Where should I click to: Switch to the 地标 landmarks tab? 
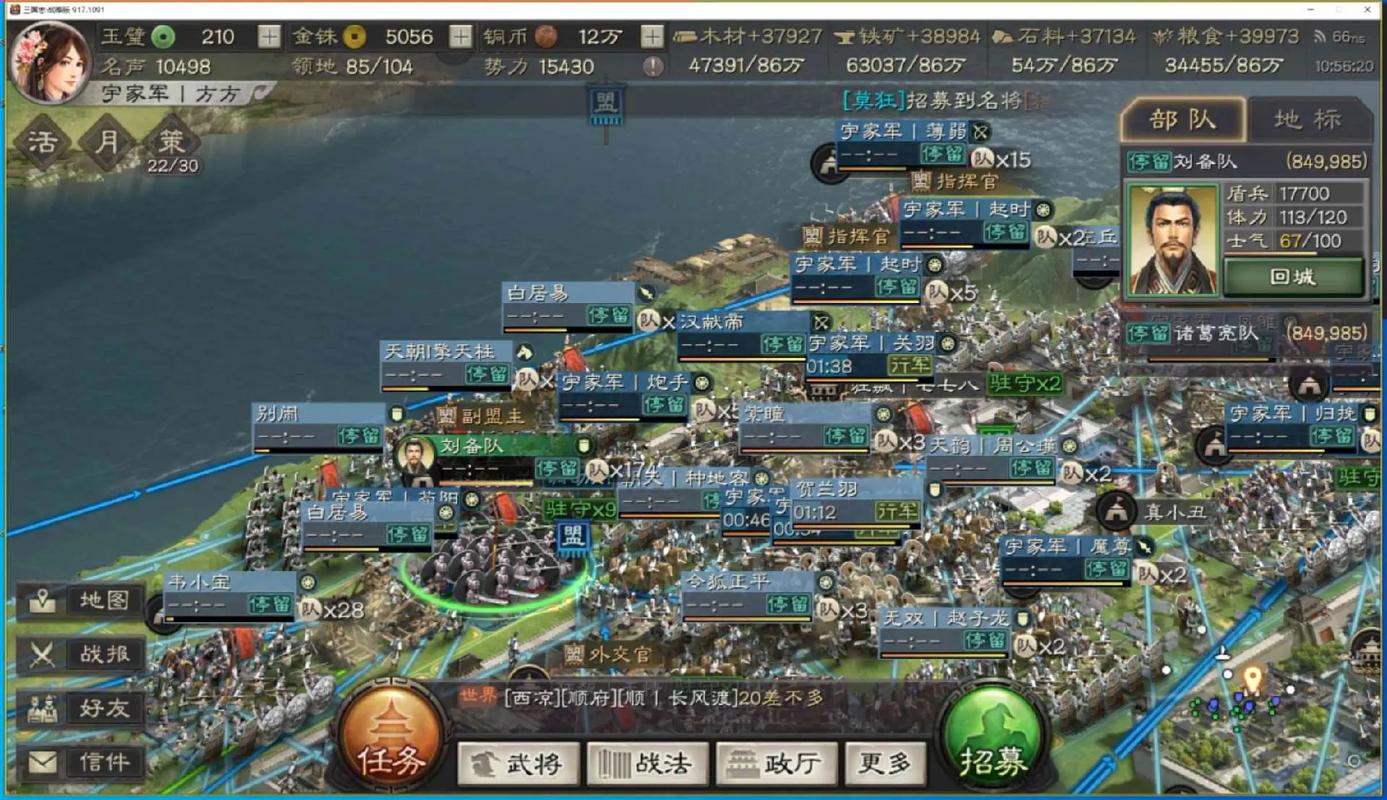pyautogui.click(x=1307, y=120)
